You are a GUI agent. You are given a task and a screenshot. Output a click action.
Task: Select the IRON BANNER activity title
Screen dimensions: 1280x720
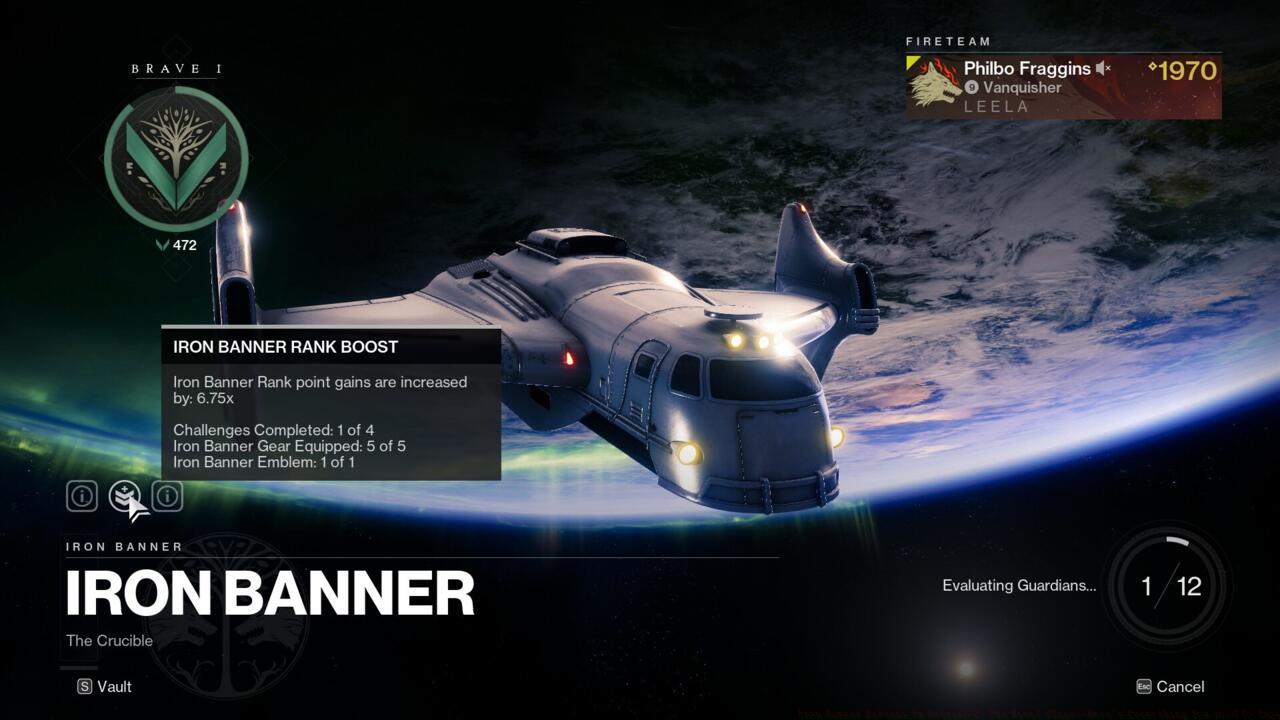click(x=270, y=591)
